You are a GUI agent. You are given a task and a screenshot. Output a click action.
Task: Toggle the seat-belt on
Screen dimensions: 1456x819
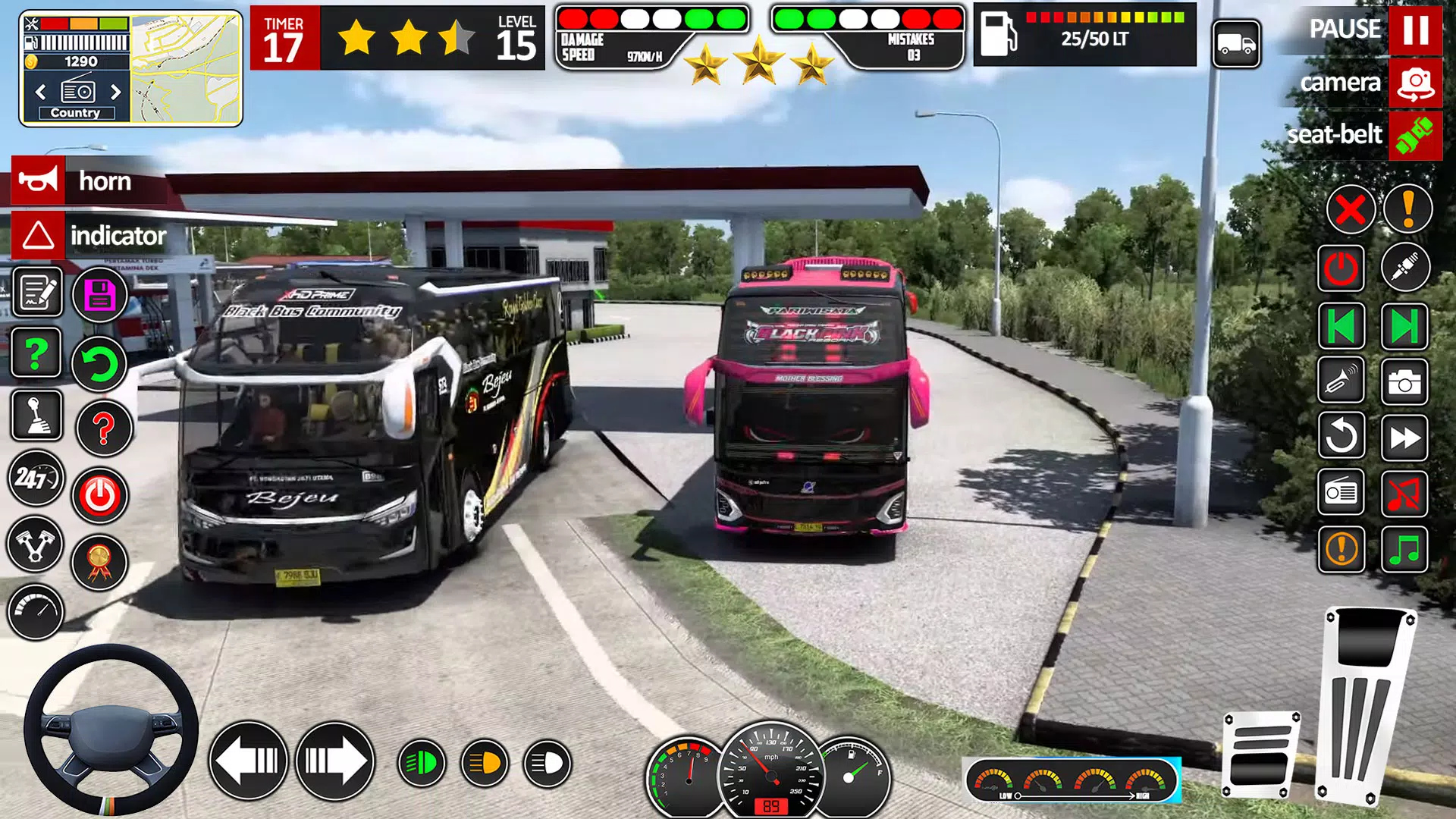point(1417,136)
